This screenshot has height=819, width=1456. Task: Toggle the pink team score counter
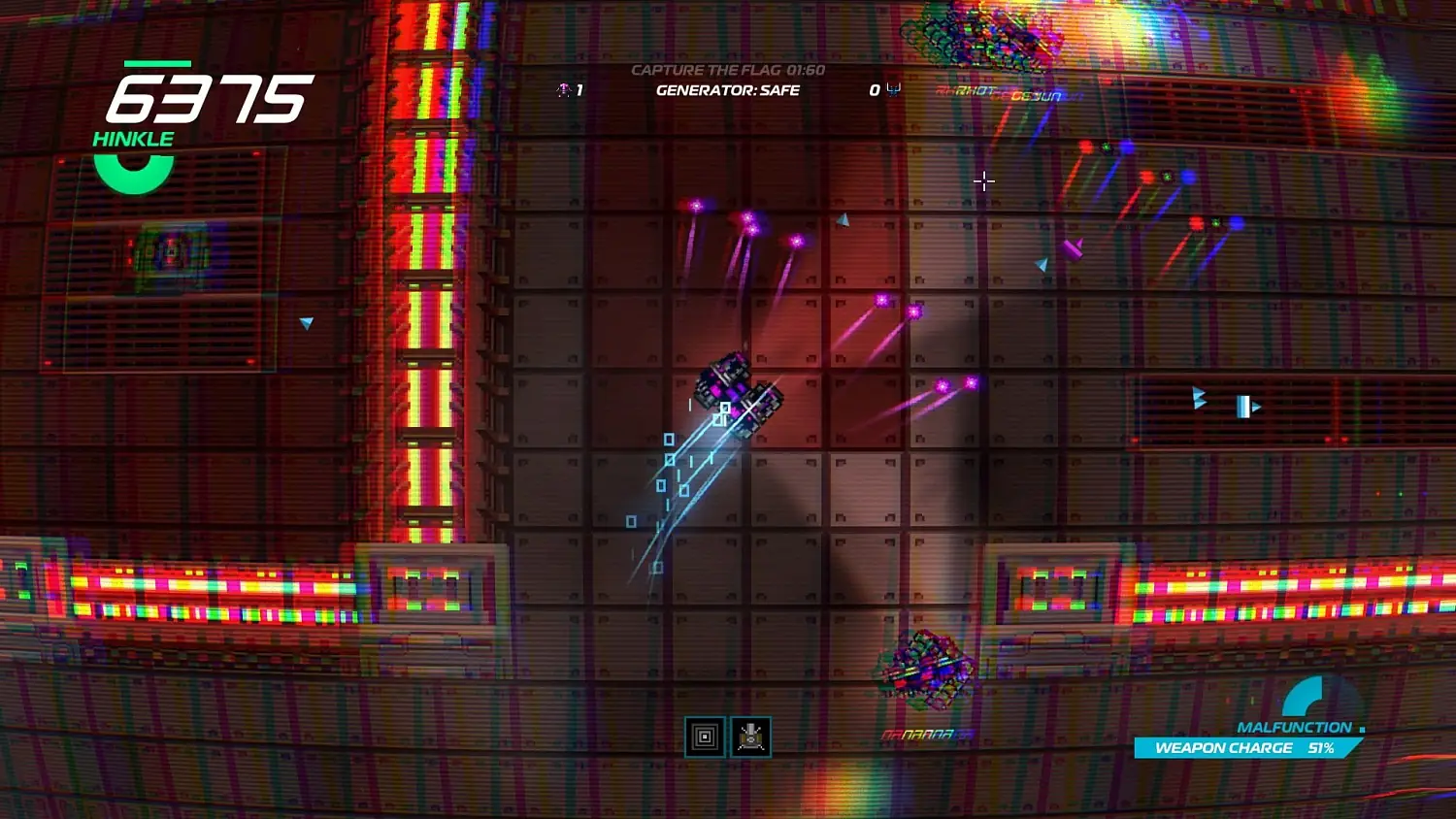point(579,89)
